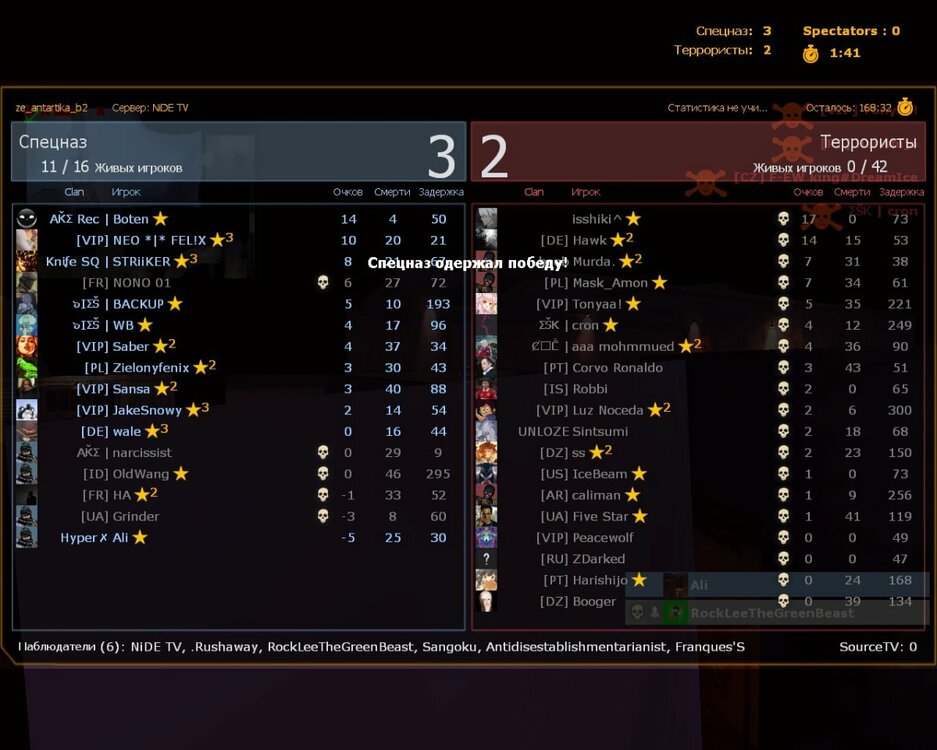Screen dimensions: 937x750
Task: Click the IceBeam player row
Action: (x=600, y=474)
